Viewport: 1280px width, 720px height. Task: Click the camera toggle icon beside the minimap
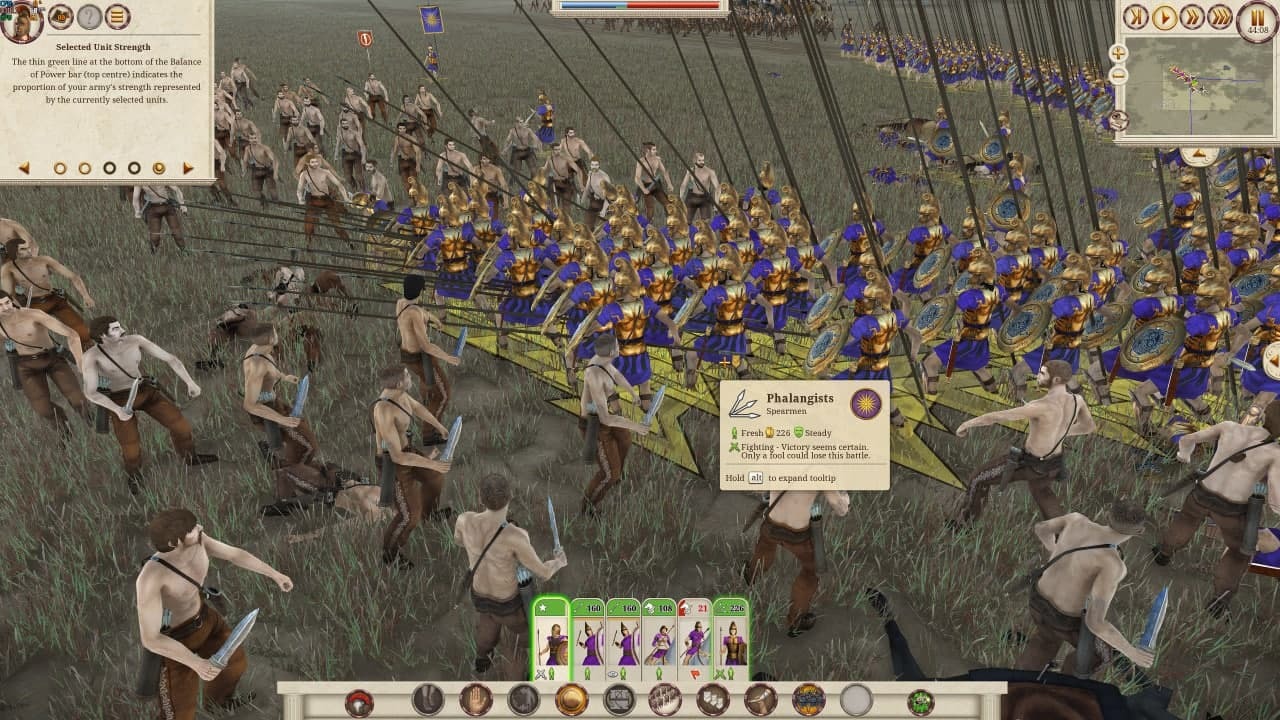(1119, 120)
